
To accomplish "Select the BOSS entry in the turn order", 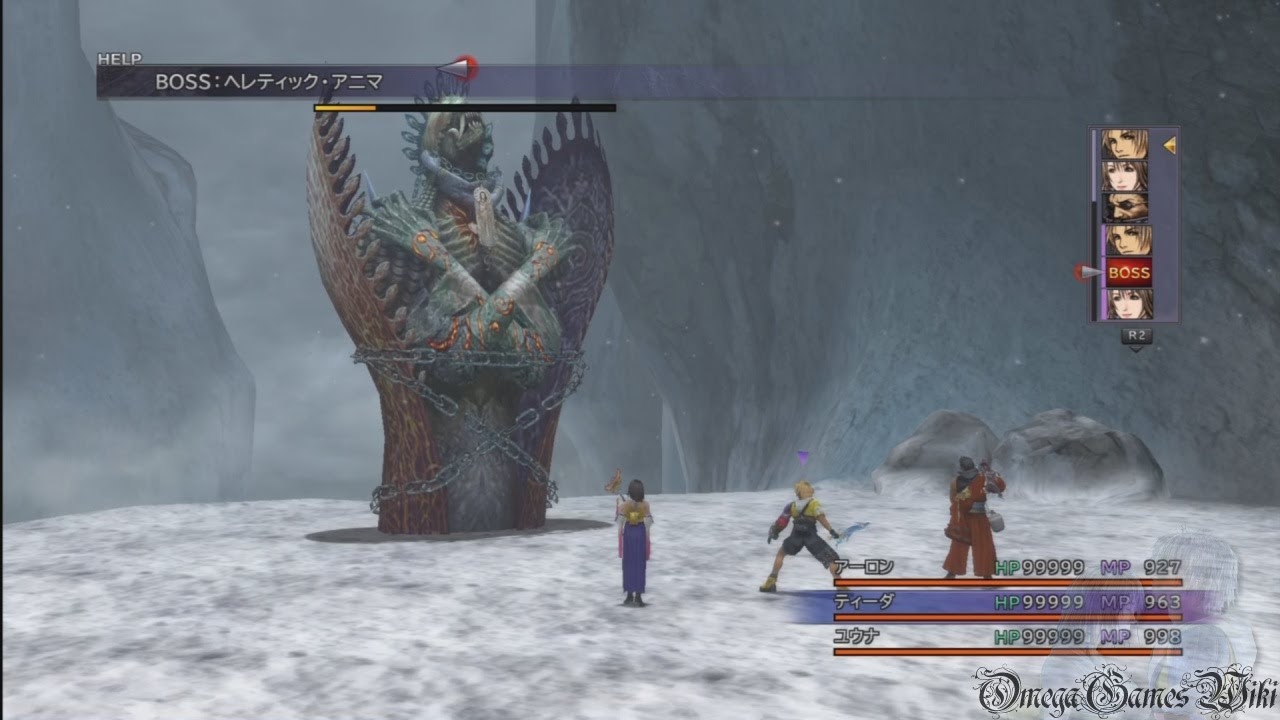I will pos(1129,272).
